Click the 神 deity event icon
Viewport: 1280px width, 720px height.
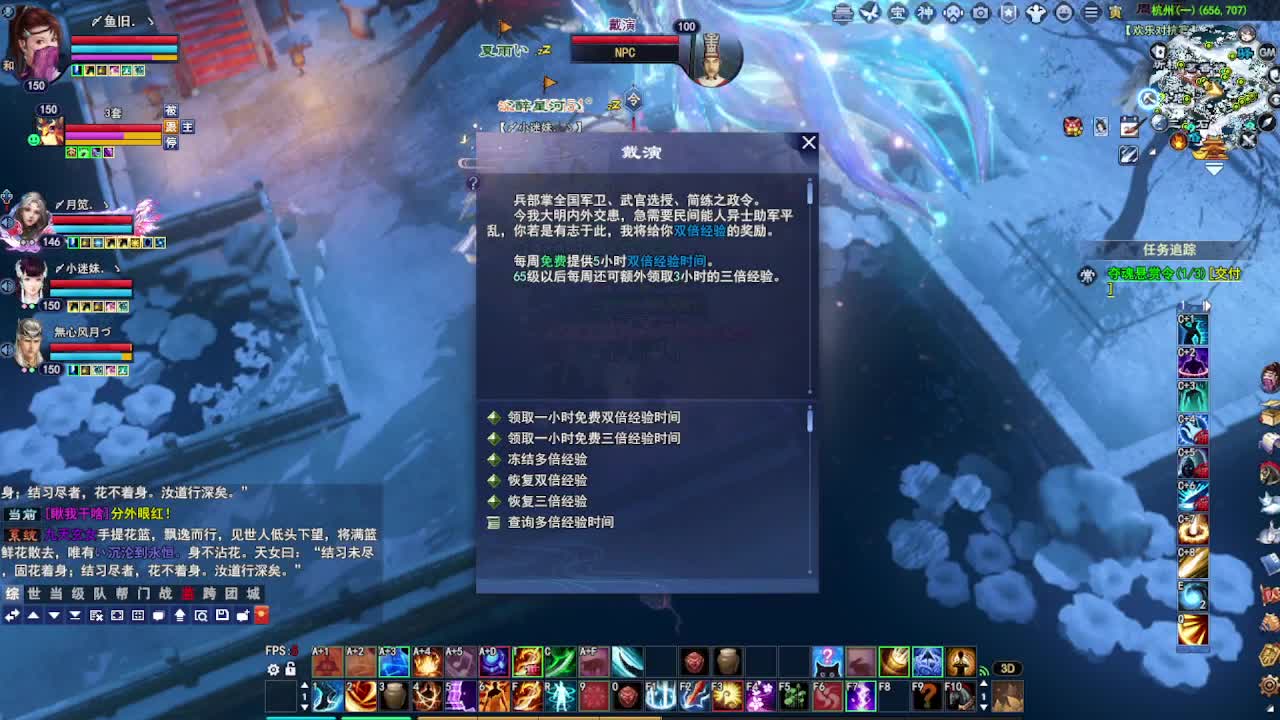pos(925,13)
